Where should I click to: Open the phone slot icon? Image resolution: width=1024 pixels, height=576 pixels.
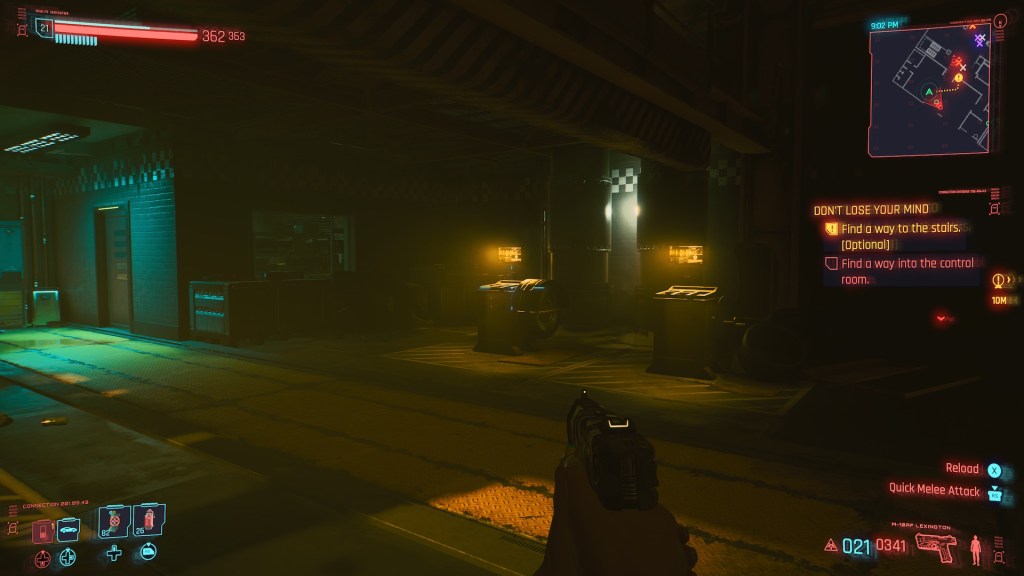(42, 530)
